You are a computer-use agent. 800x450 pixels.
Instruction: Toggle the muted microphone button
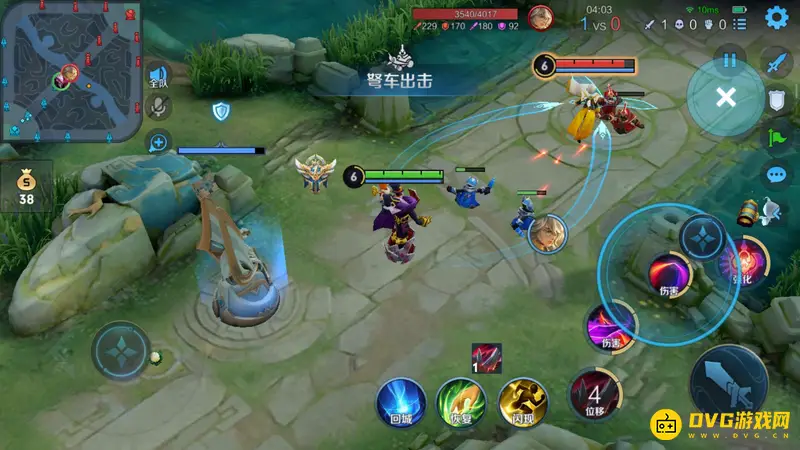pos(158,108)
